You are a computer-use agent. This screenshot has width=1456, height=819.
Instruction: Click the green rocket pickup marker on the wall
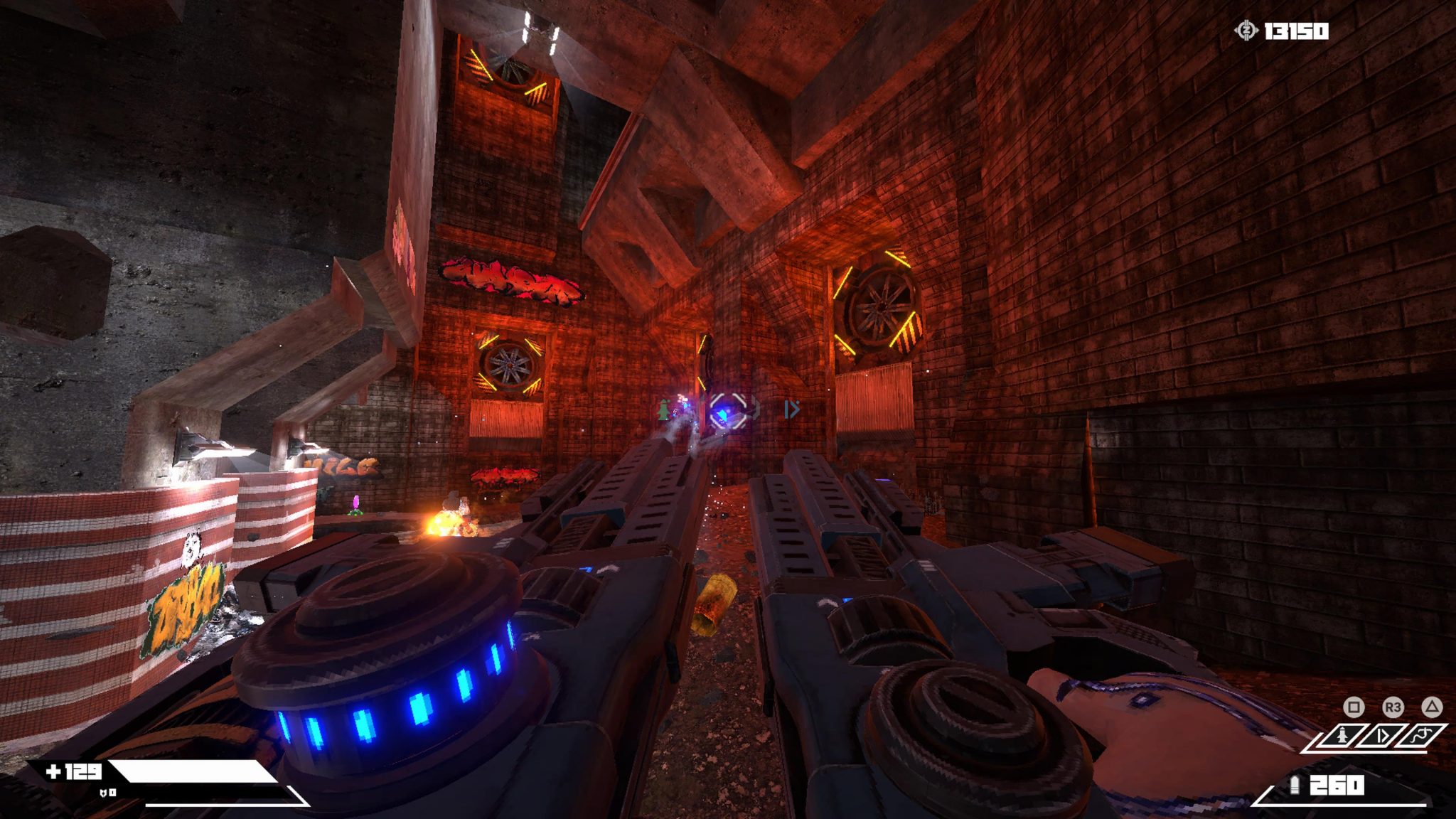664,410
